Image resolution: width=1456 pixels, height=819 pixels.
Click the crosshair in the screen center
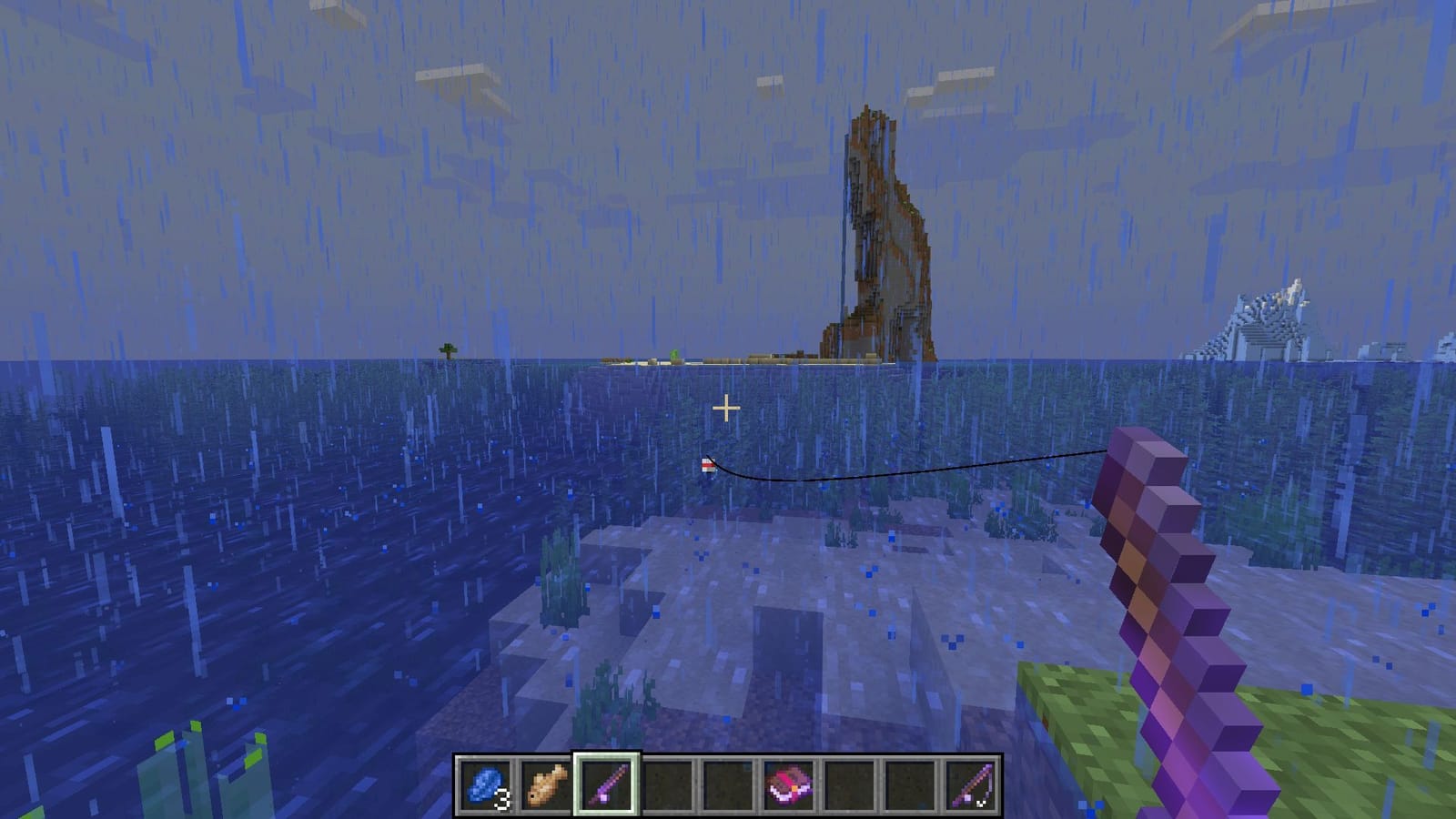point(728,407)
